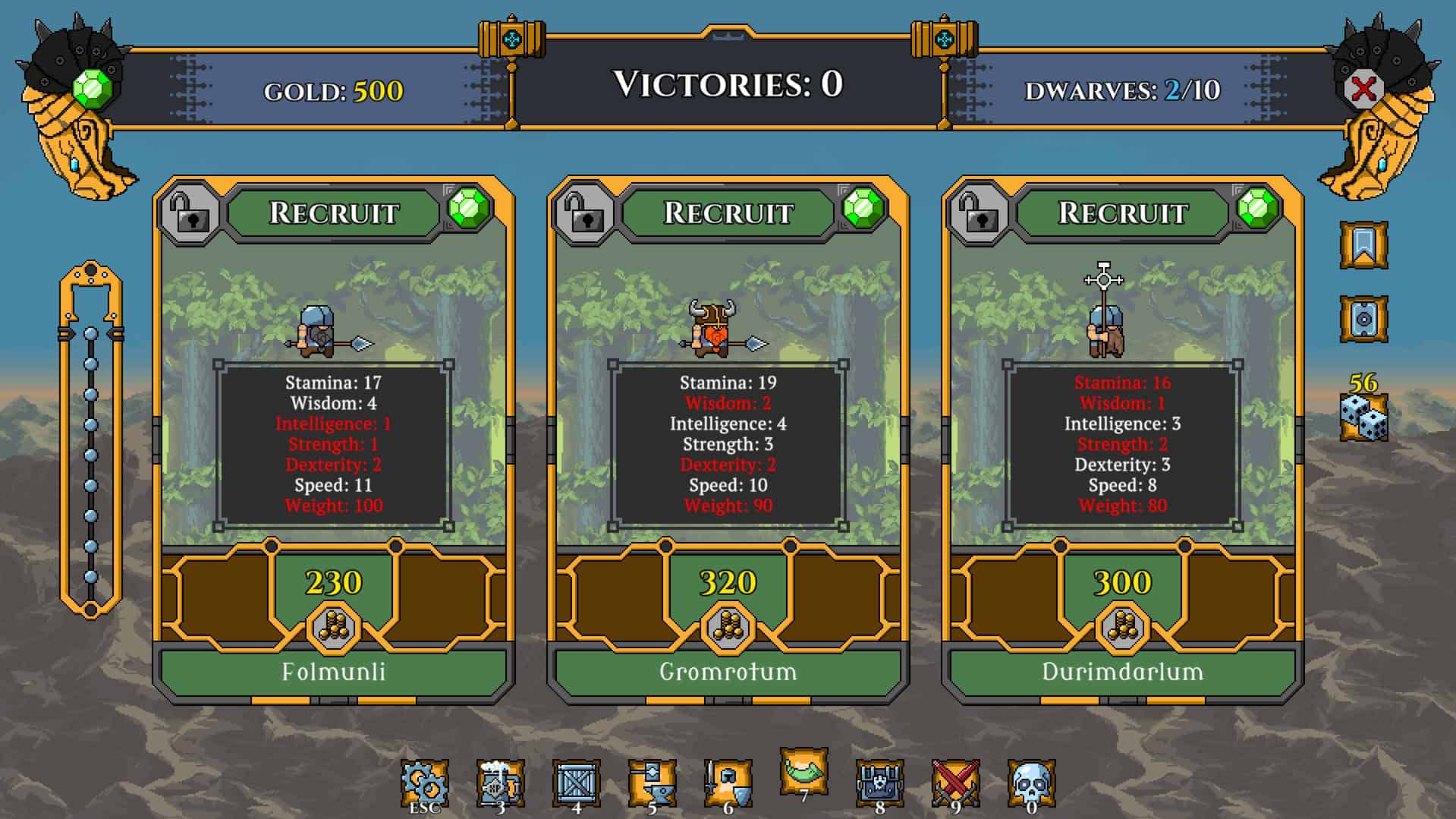
Task: Click the card-back icon below the bookmark
Action: point(1363,319)
